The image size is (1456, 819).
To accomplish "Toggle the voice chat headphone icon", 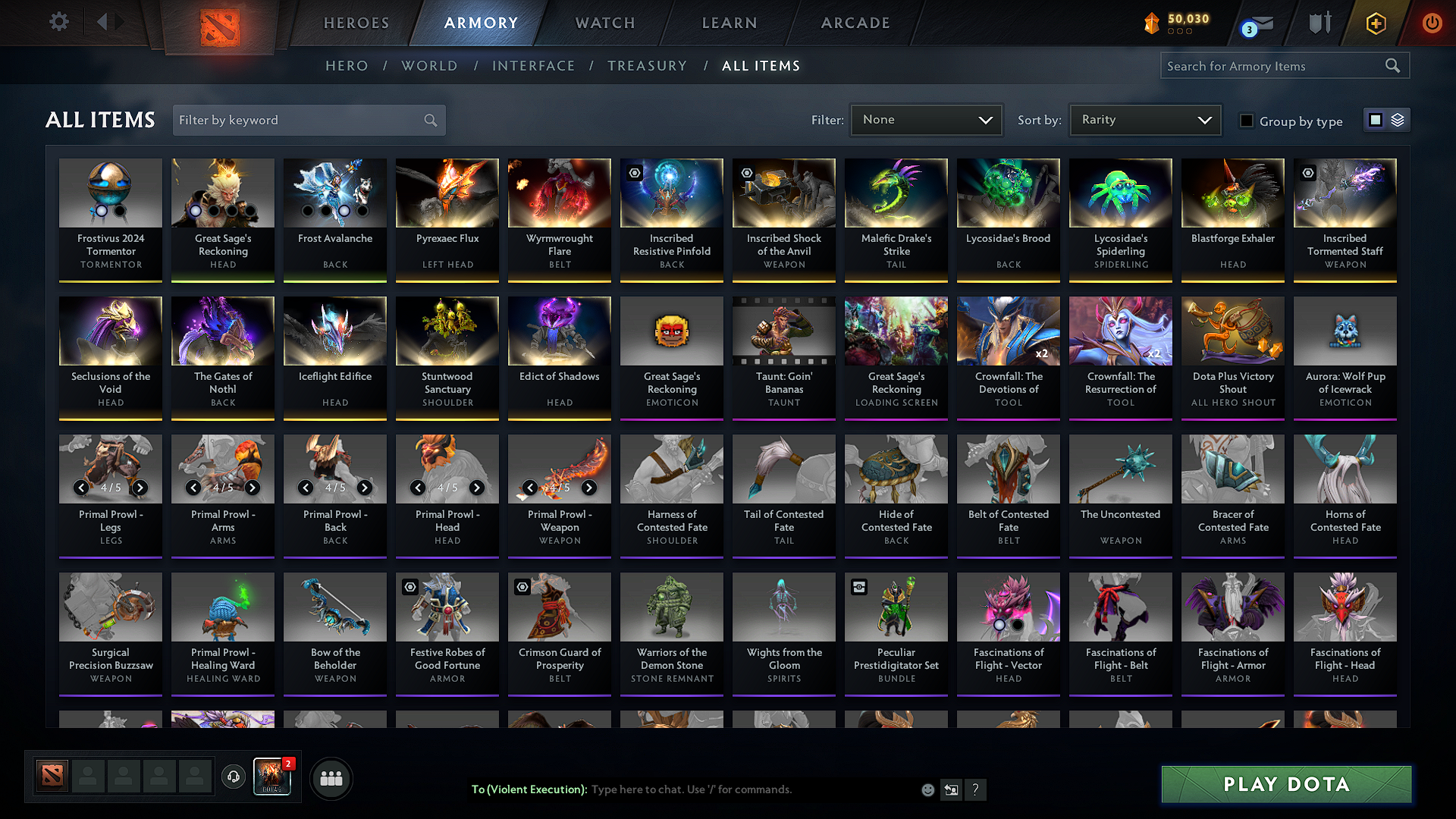I will click(x=233, y=777).
